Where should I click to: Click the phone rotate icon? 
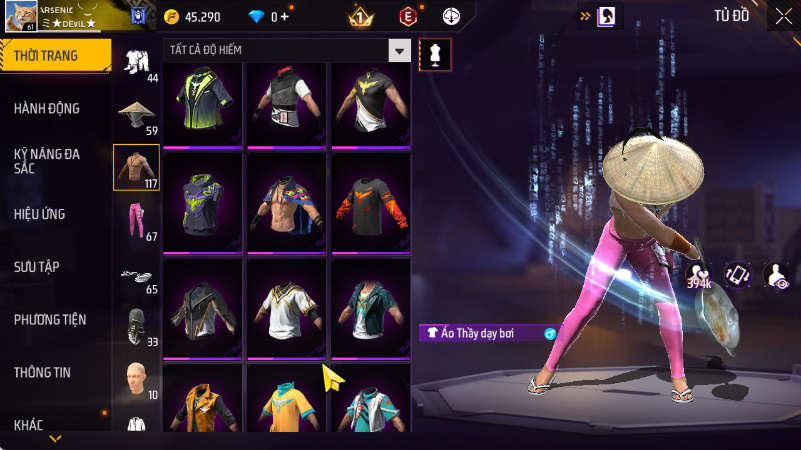click(737, 275)
